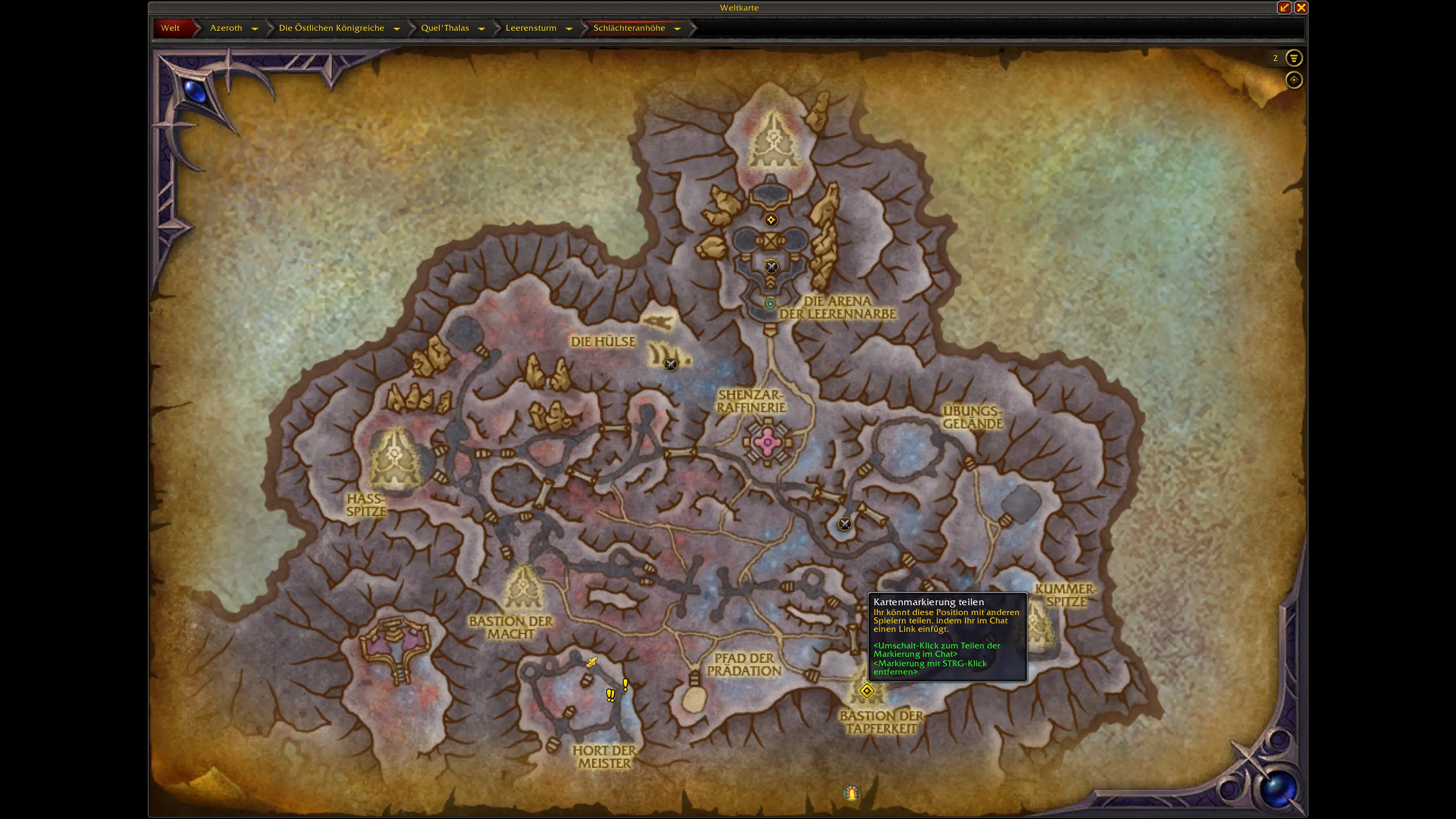Expand the Die Östlichen Königreiche dropdown arrow
Screen dimensions: 1456x819
(397, 28)
